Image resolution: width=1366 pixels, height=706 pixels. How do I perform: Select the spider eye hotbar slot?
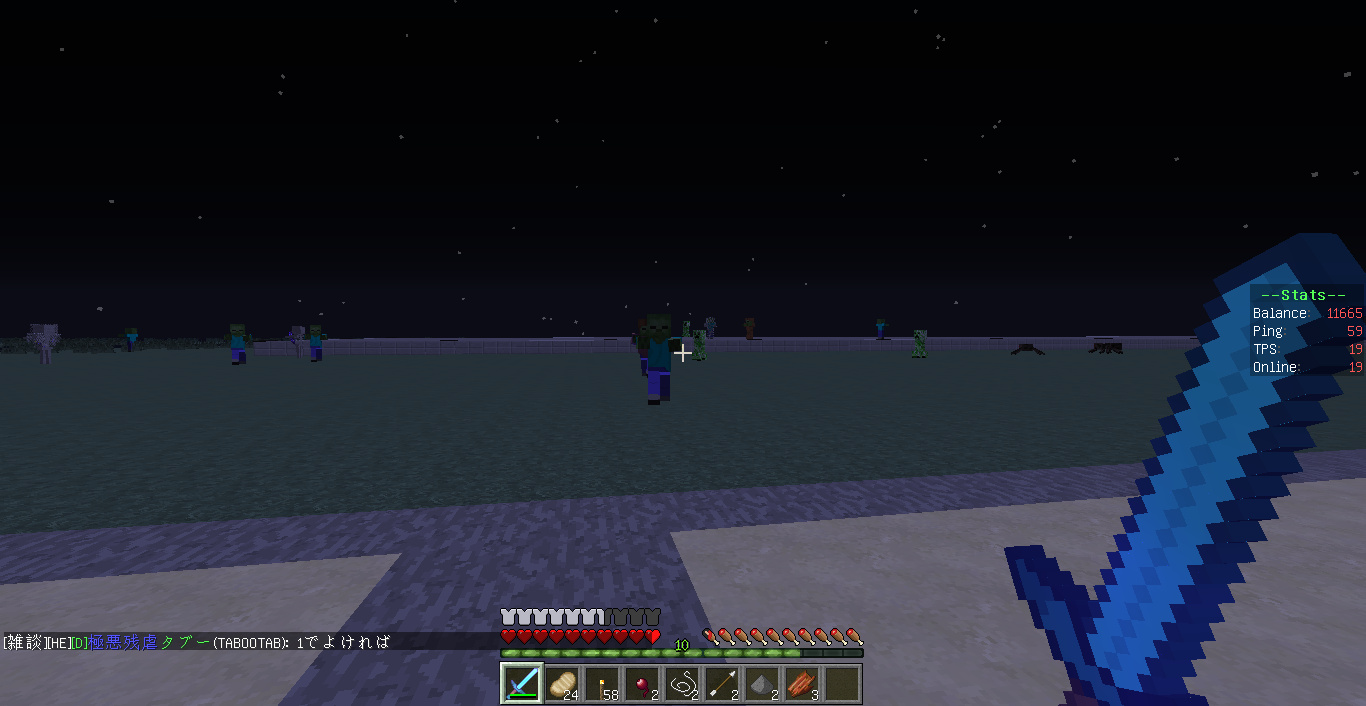(x=643, y=684)
